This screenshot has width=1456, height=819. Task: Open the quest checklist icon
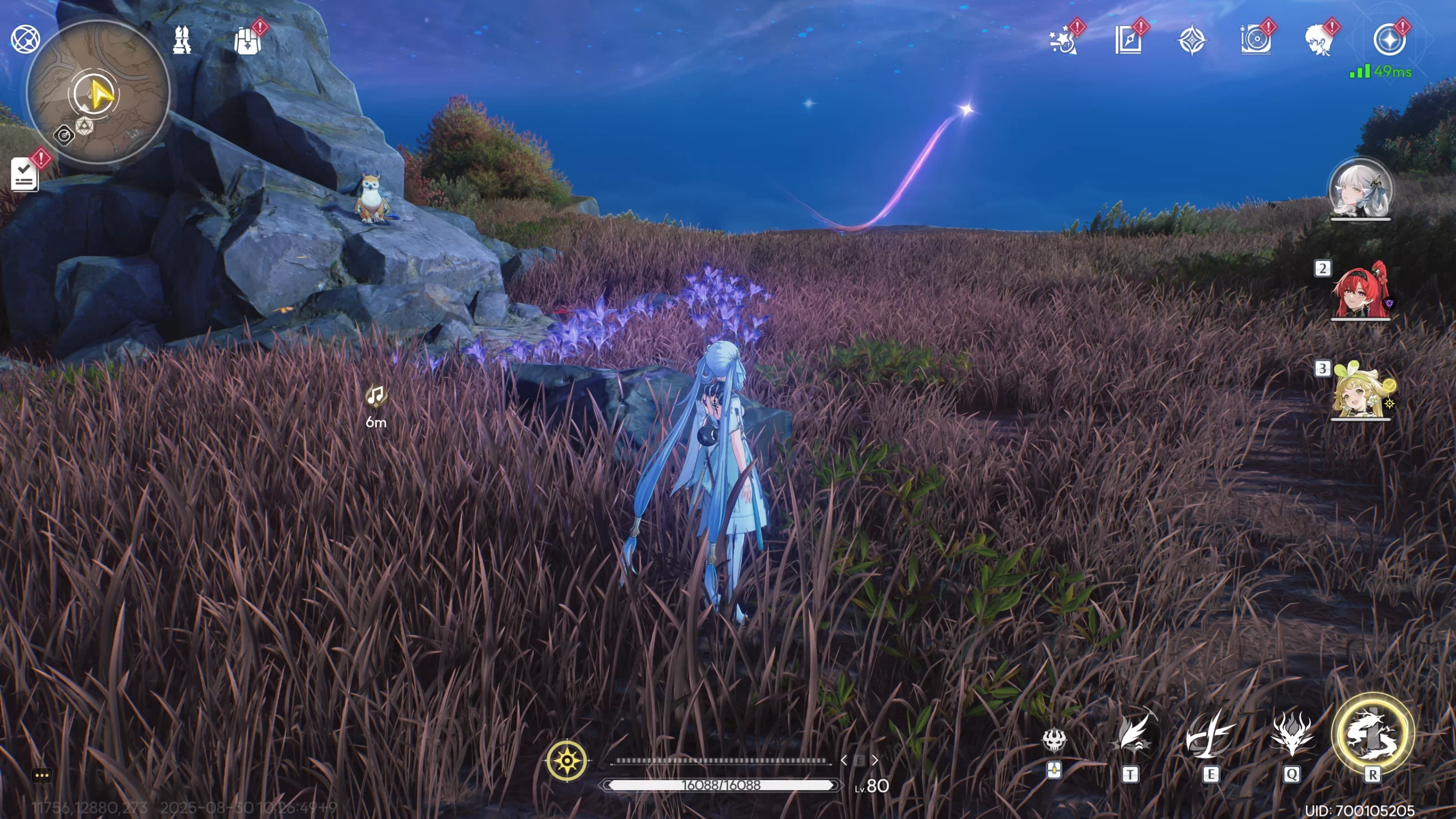pyautogui.click(x=24, y=175)
